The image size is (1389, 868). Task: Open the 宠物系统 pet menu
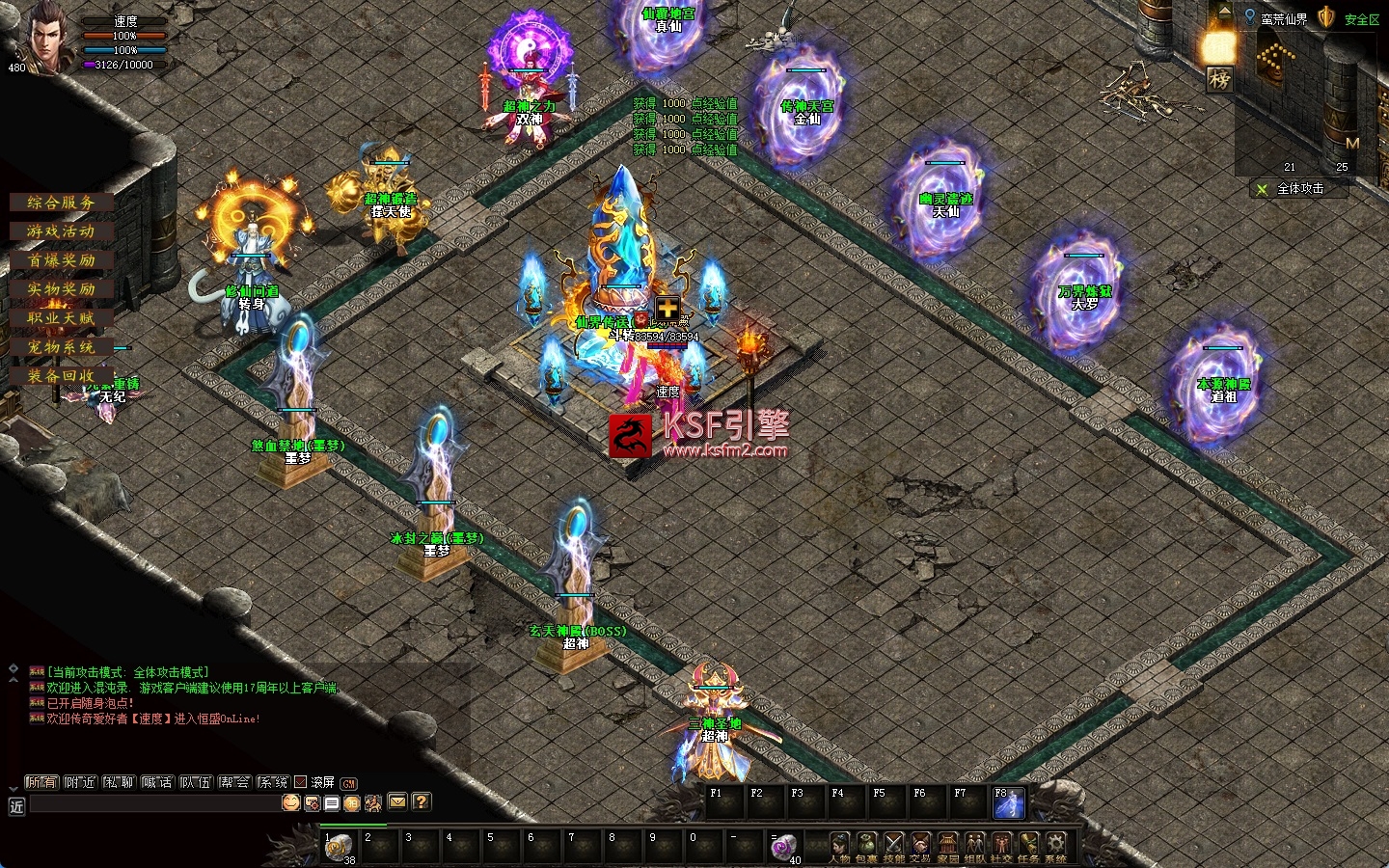(x=61, y=347)
